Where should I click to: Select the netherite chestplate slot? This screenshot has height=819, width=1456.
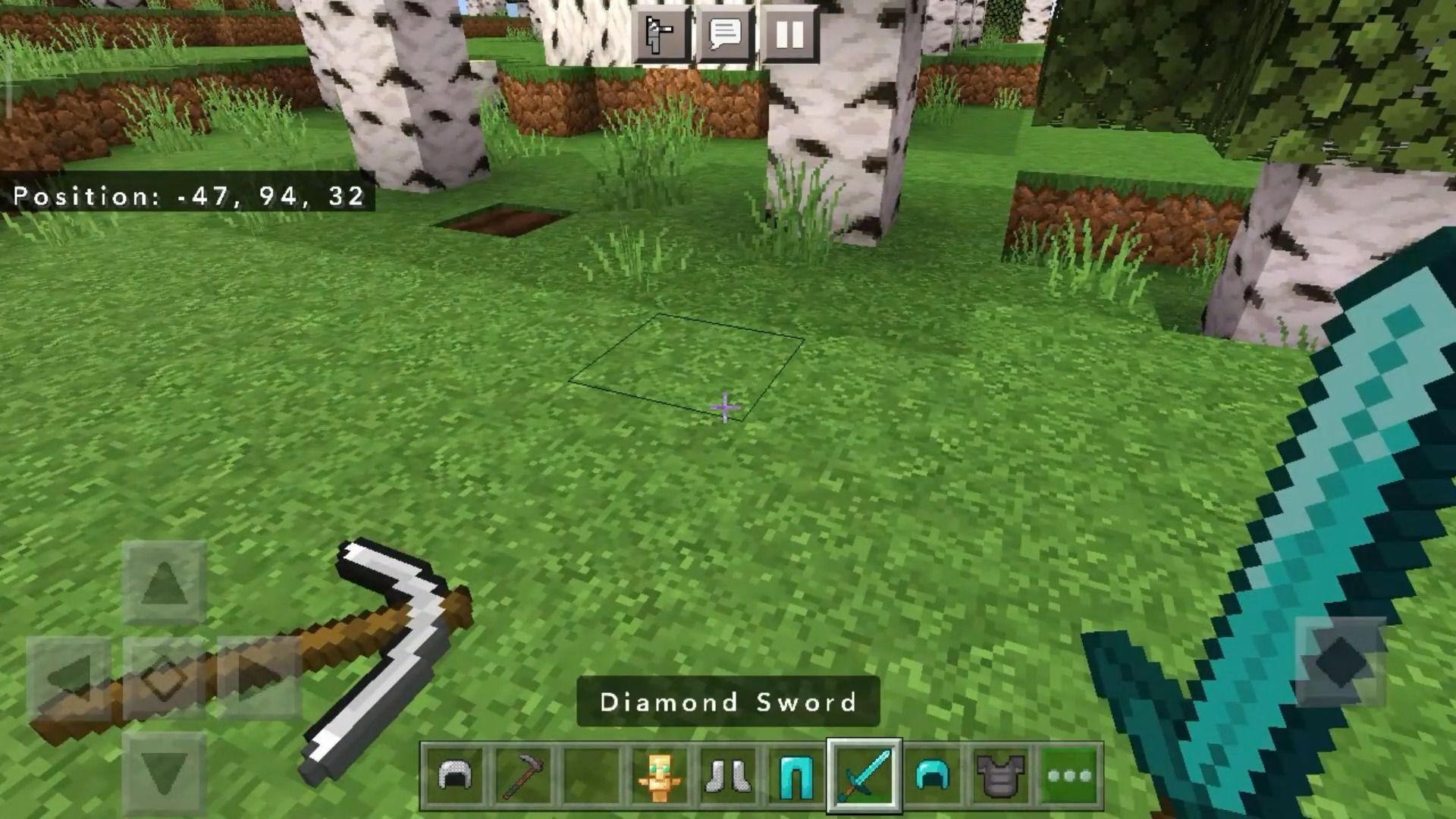pyautogui.click(x=1000, y=776)
